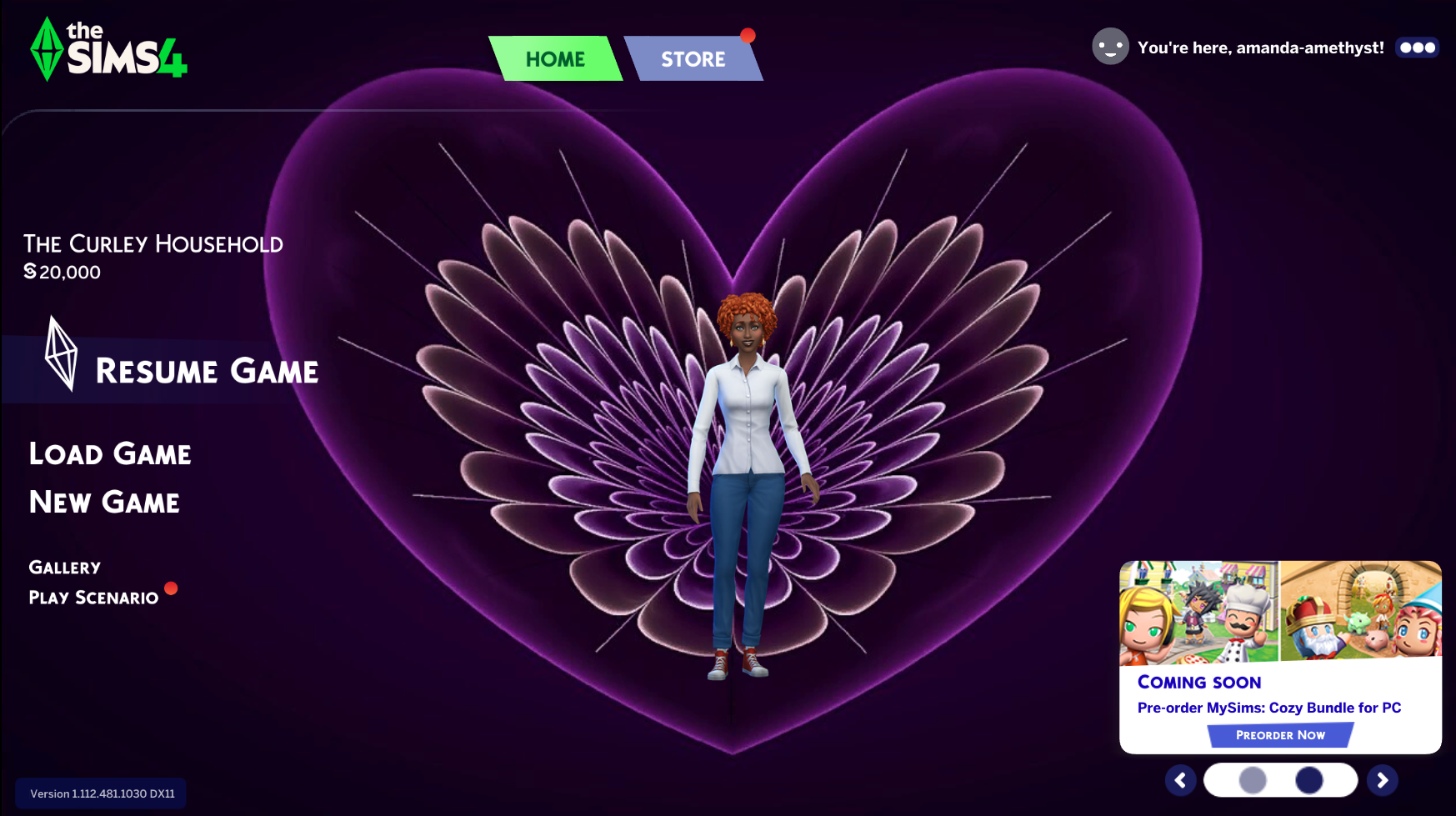Resume the Curley Household game
The image size is (1456, 816).
pyautogui.click(x=206, y=371)
